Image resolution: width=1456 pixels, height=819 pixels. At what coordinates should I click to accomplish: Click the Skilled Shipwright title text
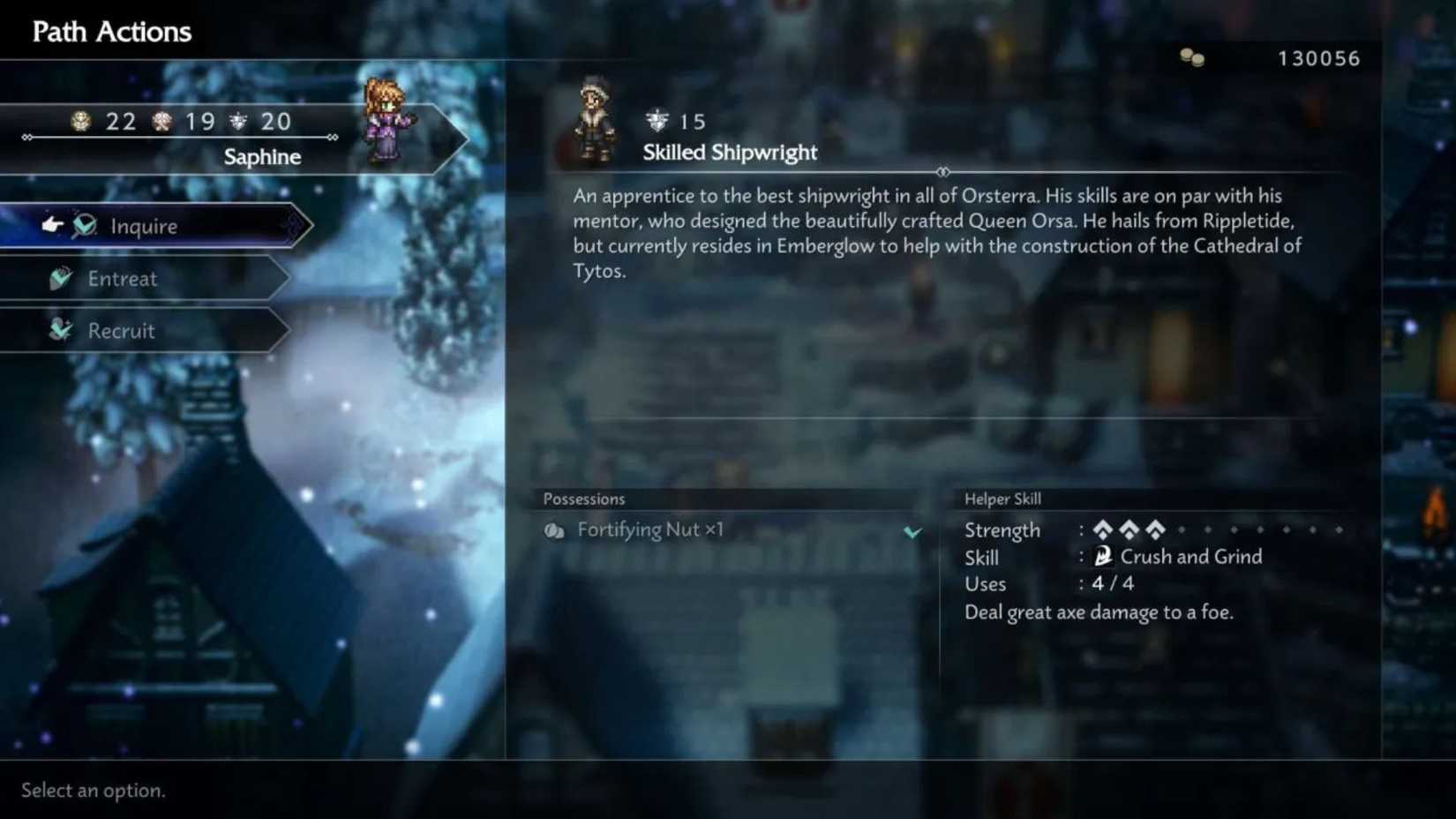click(729, 152)
